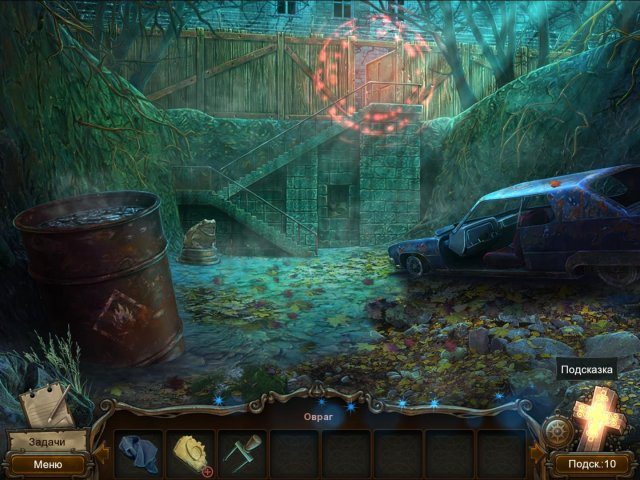
Task: Click the compass medallion icon
Action: [558, 433]
